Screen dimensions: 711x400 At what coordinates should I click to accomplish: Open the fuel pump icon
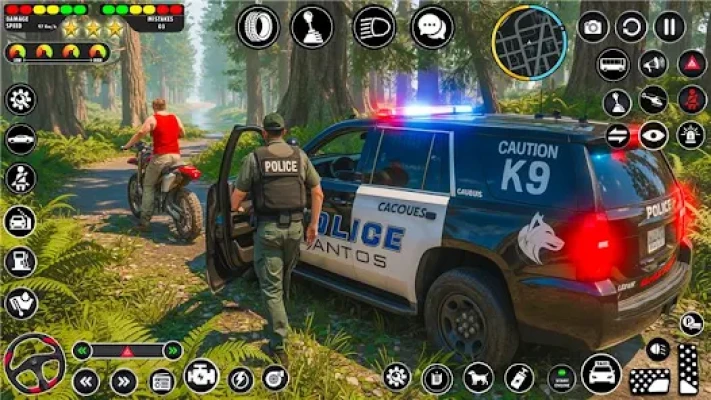point(20,262)
